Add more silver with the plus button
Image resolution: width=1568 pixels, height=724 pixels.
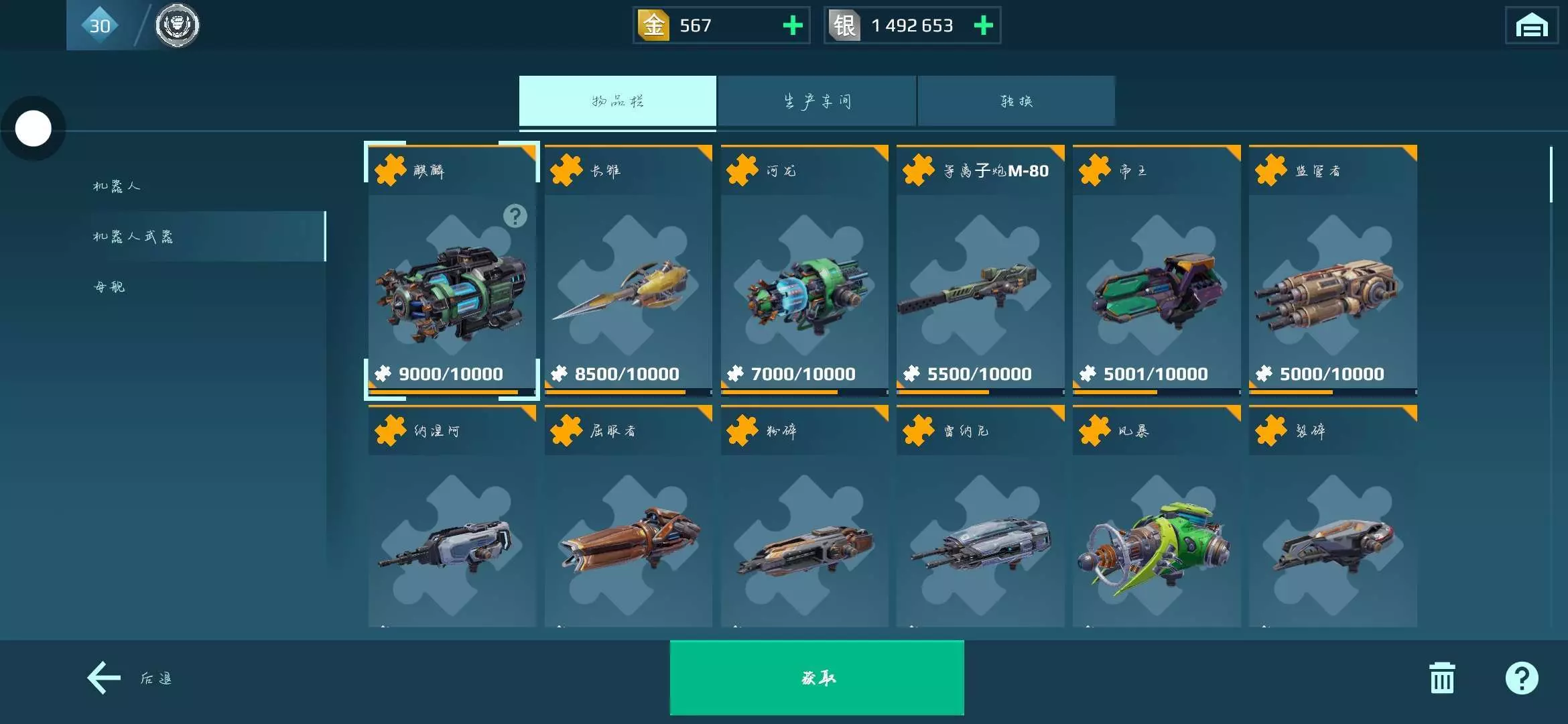click(983, 25)
